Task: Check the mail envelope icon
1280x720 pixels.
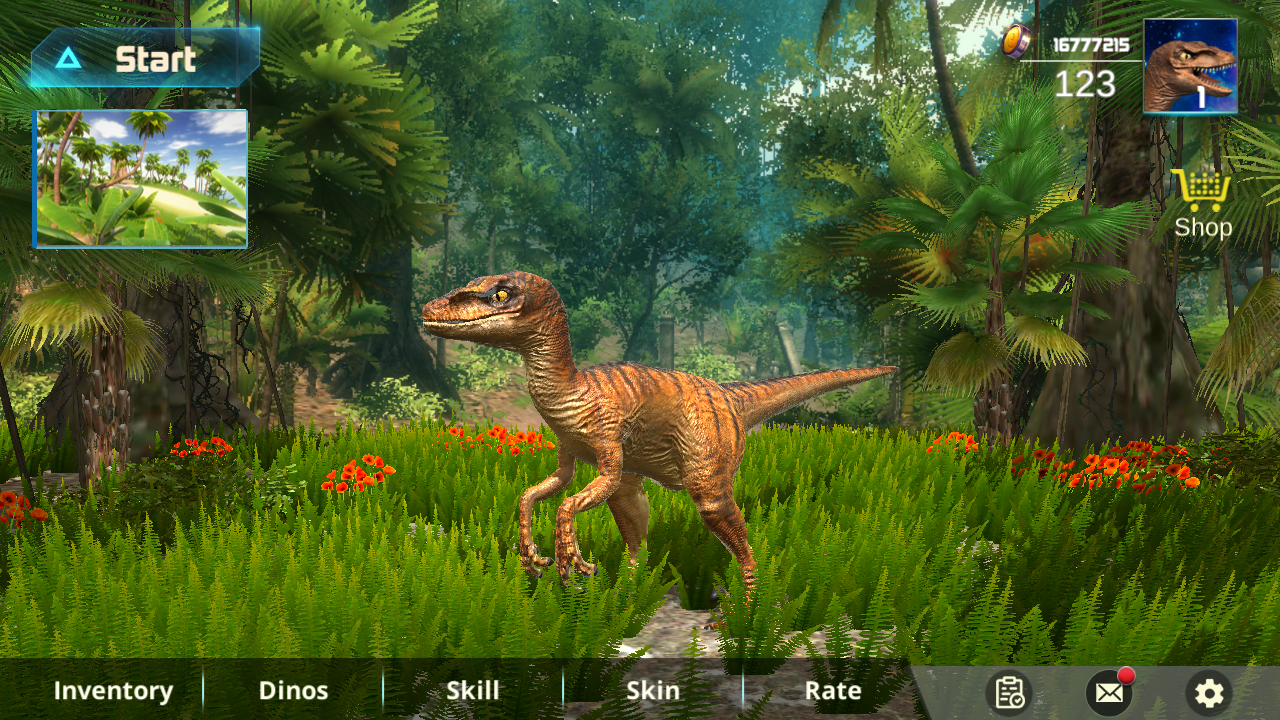Action: 1109,692
